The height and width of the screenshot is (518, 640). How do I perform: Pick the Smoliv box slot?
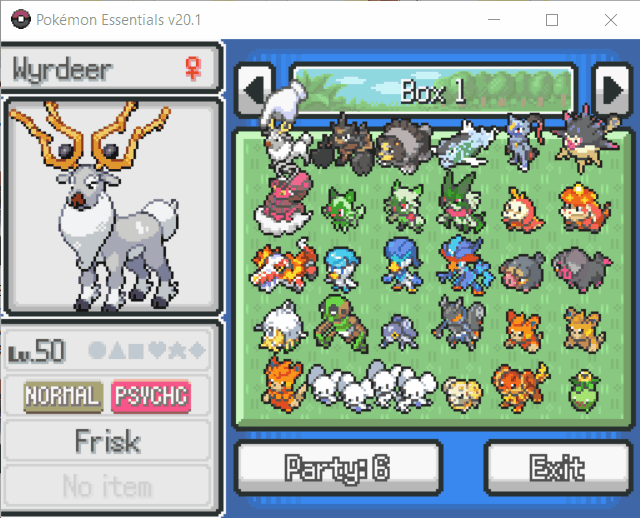(578, 388)
